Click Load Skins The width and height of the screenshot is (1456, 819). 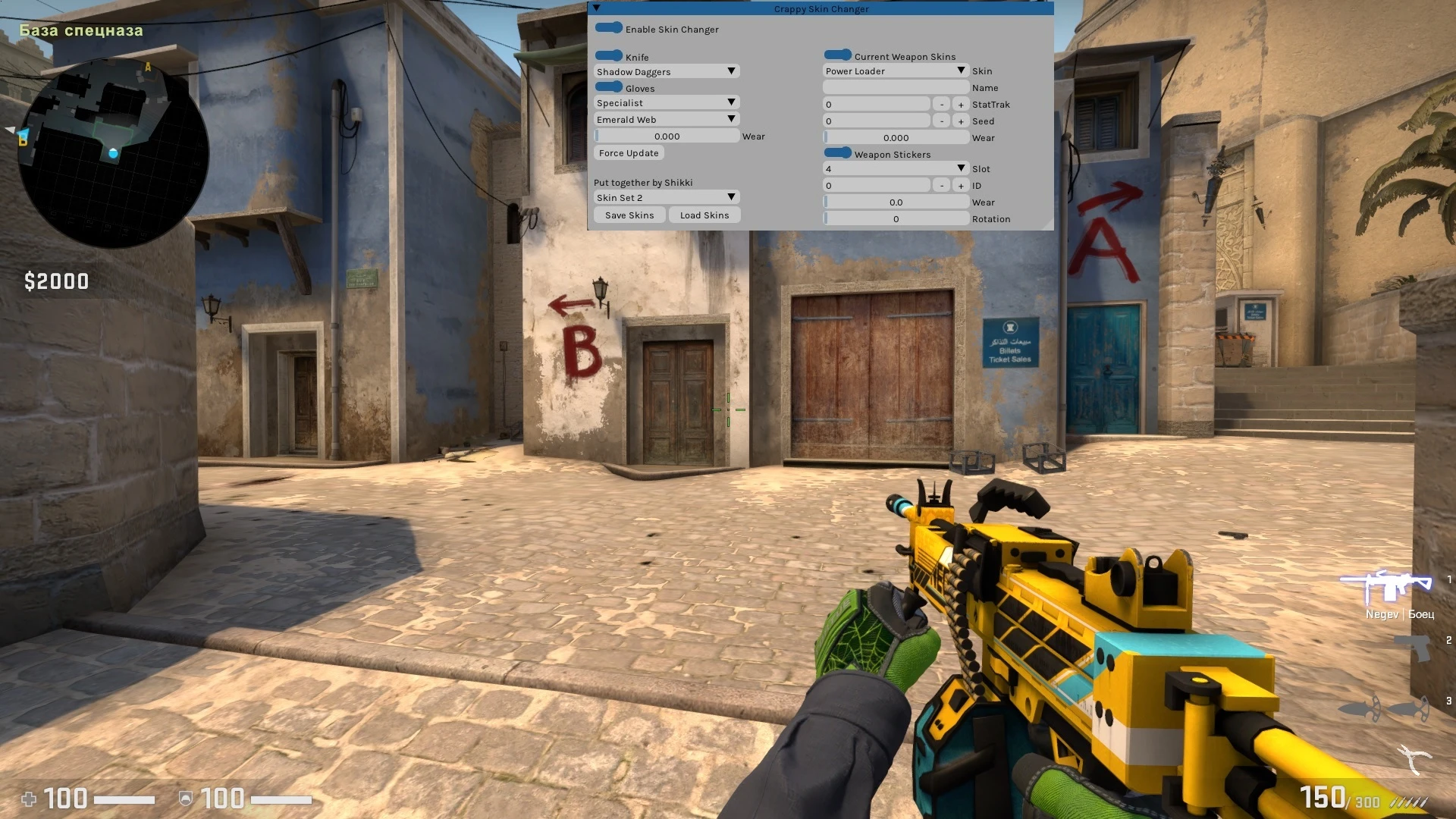tap(704, 215)
